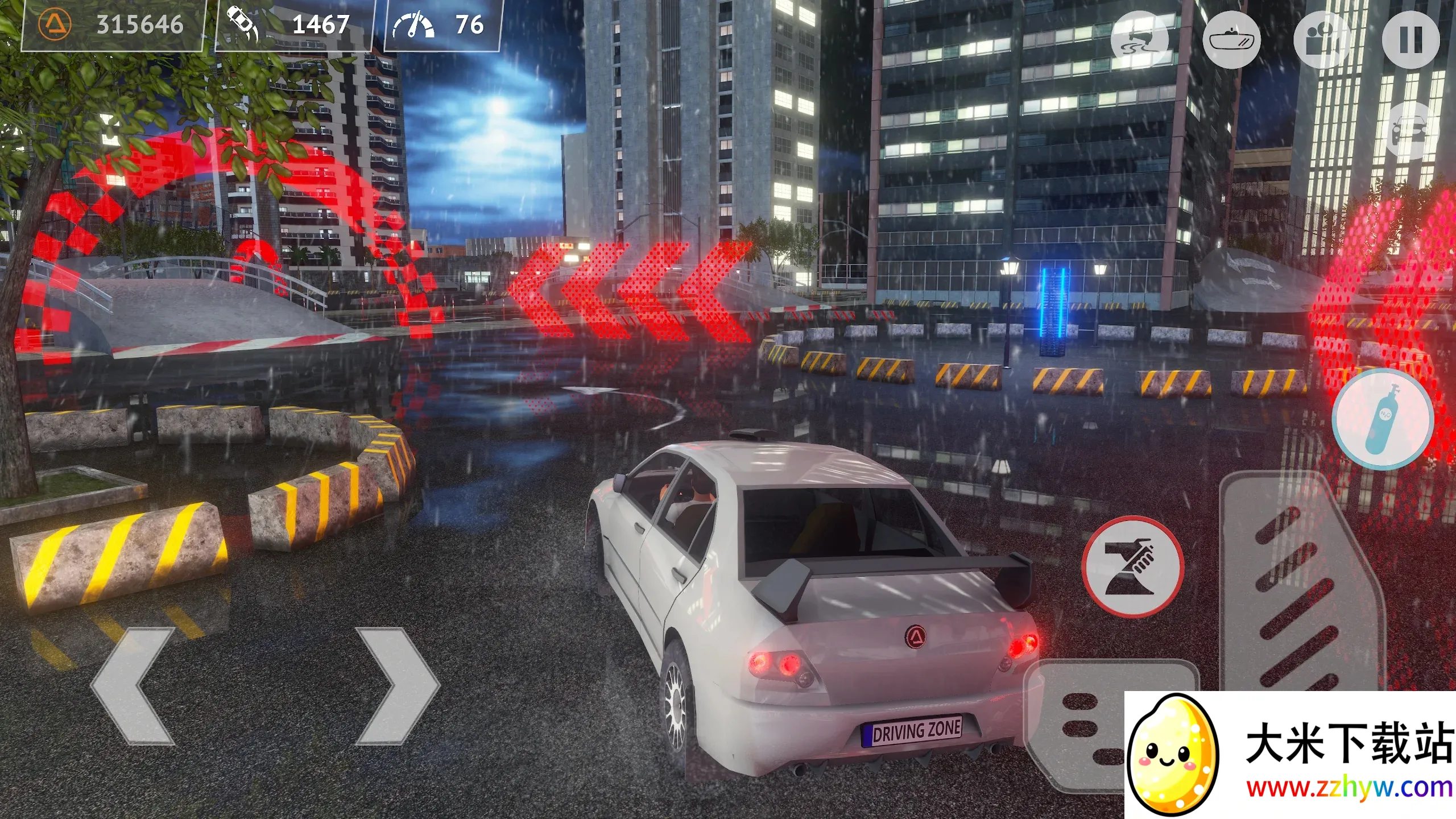Activate the nitrous bottle boost

1383,419
